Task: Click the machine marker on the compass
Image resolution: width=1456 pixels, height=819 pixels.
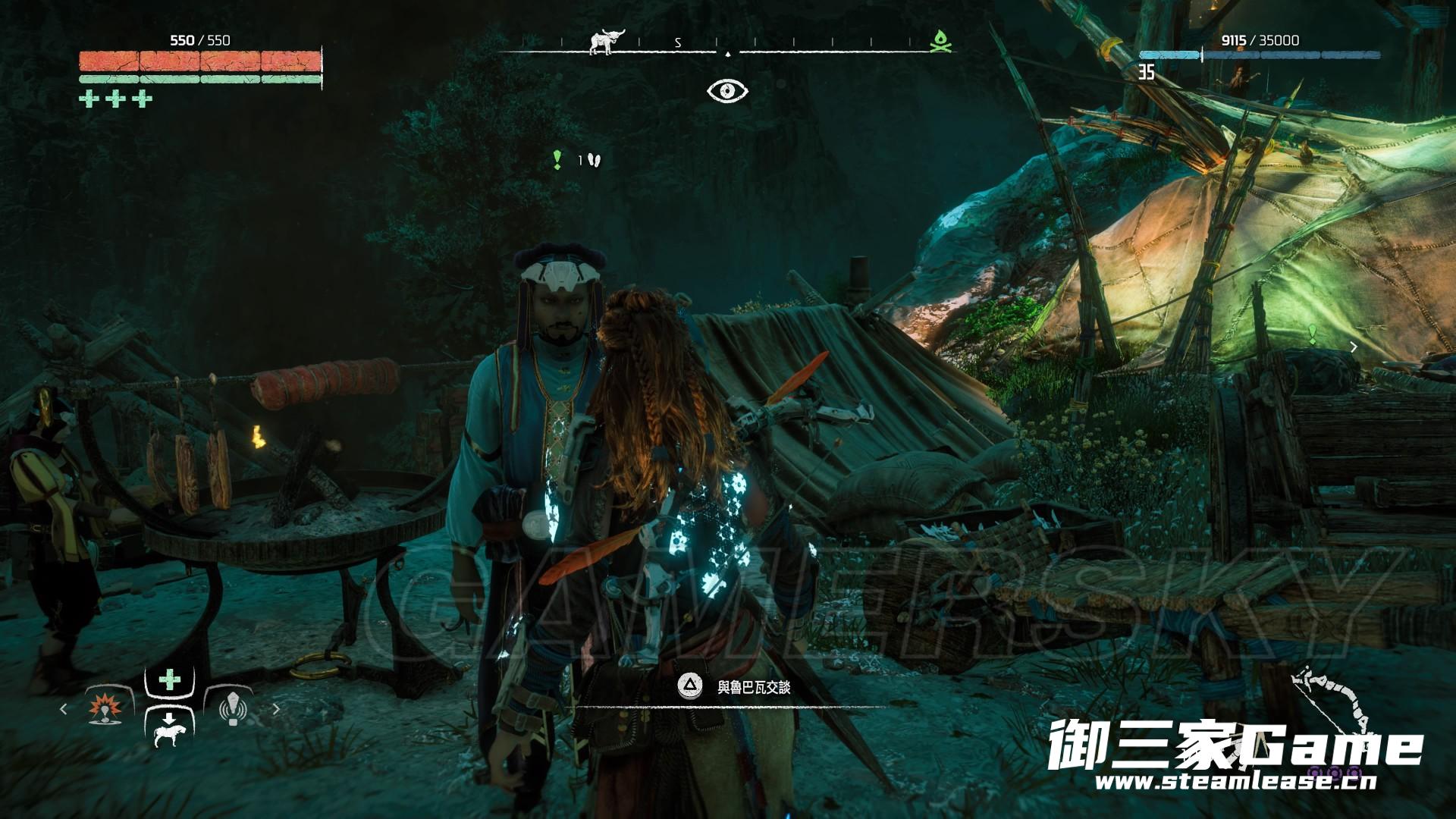Action: [605, 42]
